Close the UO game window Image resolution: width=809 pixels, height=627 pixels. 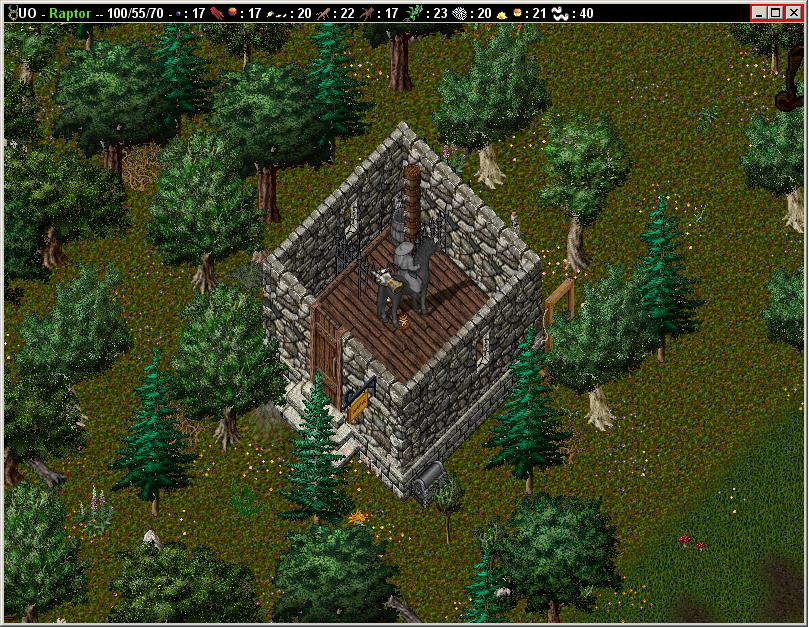(x=793, y=13)
